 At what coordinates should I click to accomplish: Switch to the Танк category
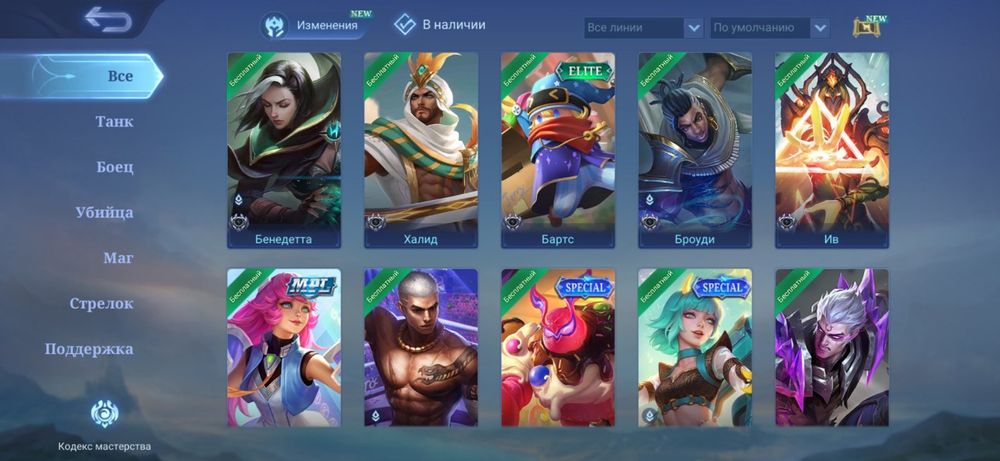[x=114, y=122]
